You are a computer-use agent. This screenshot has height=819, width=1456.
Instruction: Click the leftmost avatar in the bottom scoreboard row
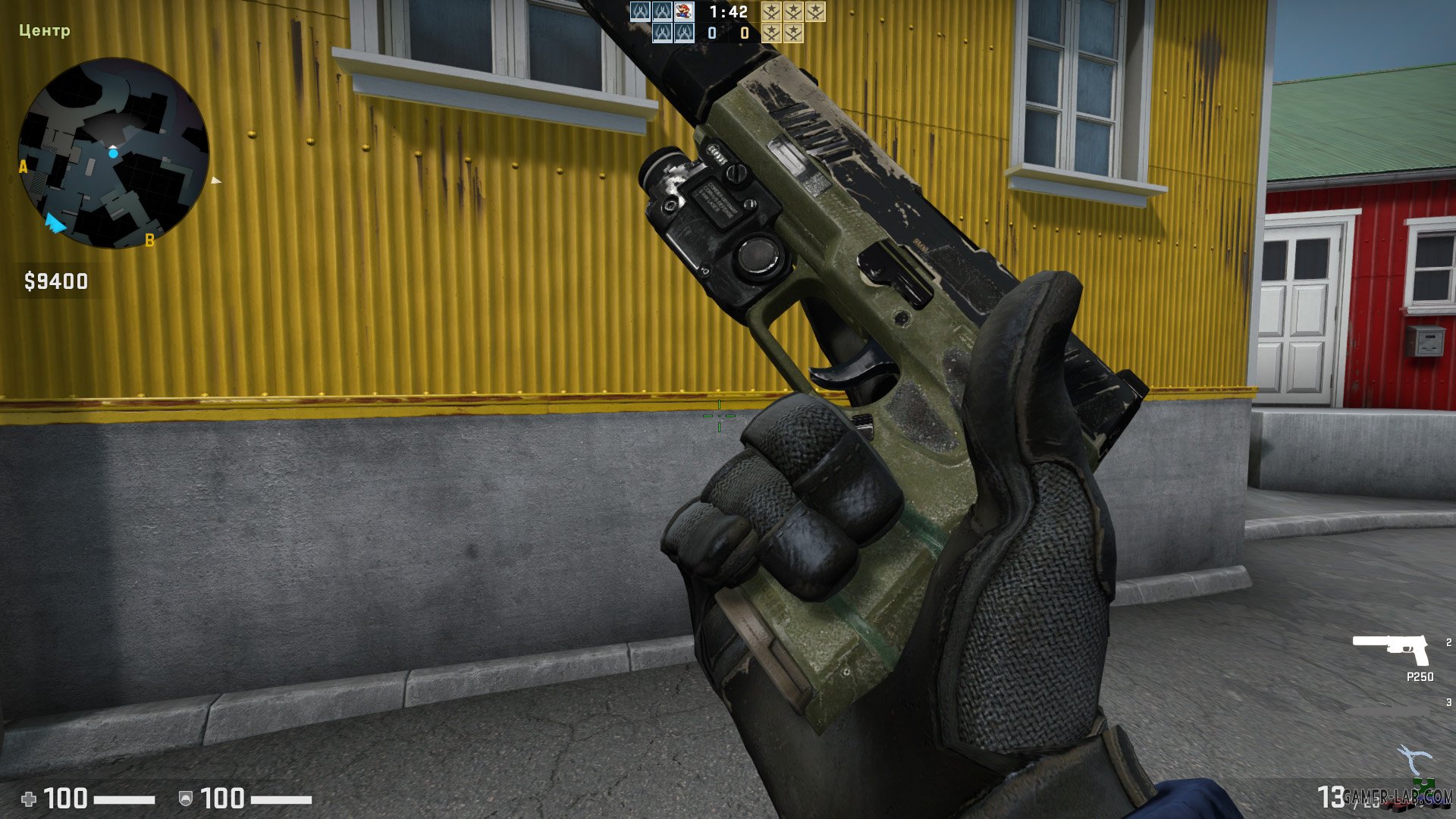(662, 33)
